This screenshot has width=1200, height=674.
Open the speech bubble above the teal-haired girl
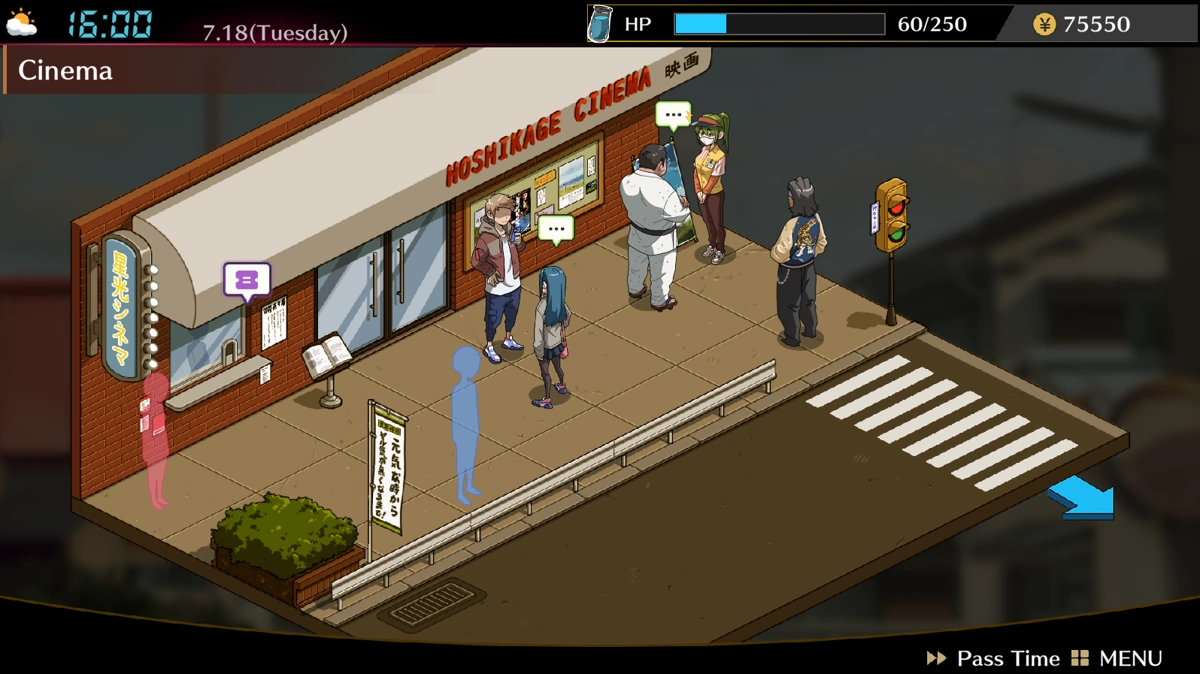[556, 229]
